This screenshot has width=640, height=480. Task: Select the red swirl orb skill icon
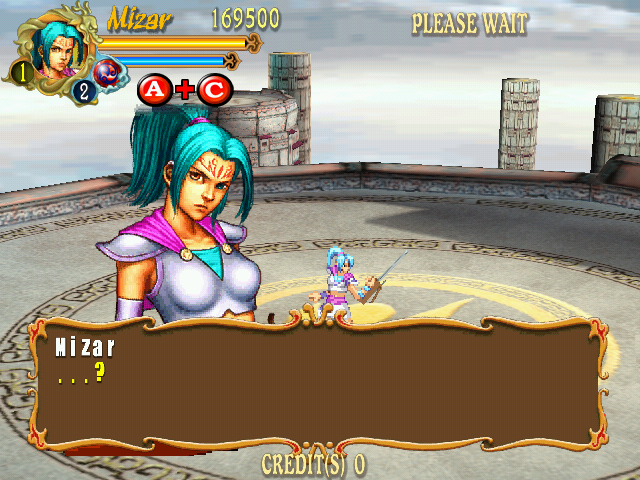(107, 73)
